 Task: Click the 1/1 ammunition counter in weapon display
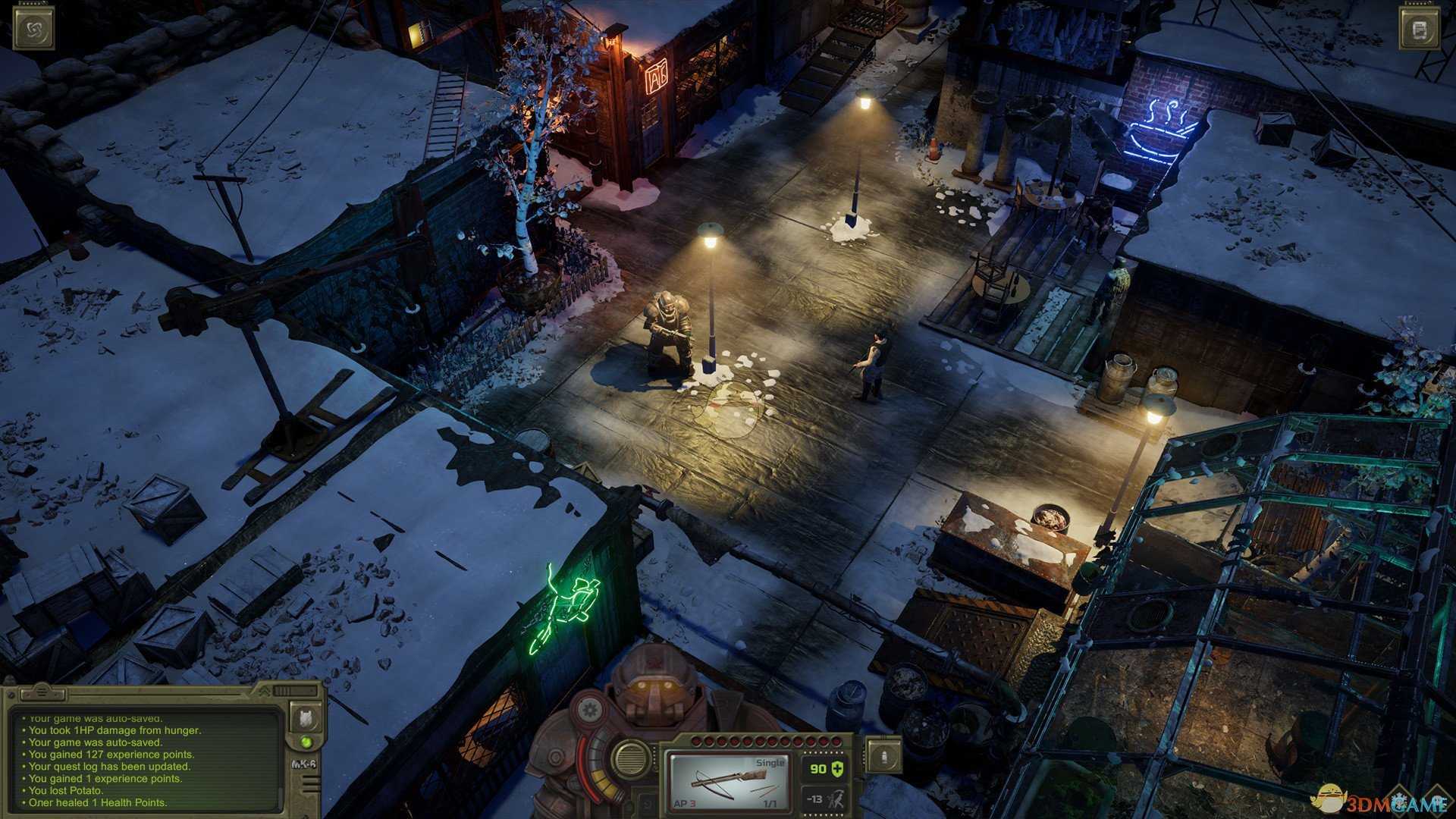point(770,802)
